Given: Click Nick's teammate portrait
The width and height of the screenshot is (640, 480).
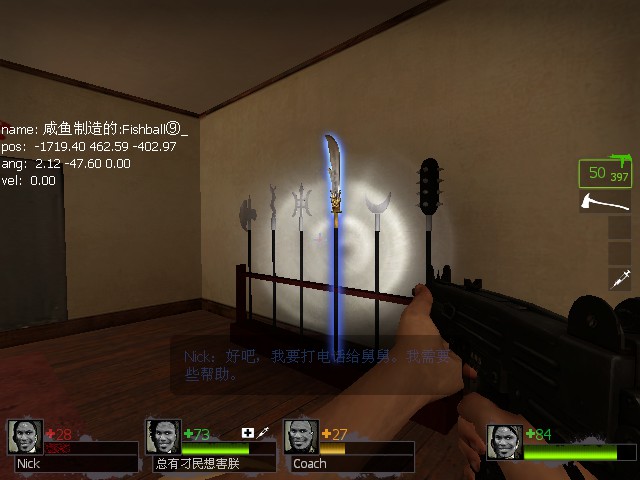Looking at the screenshot, I should coord(25,437).
